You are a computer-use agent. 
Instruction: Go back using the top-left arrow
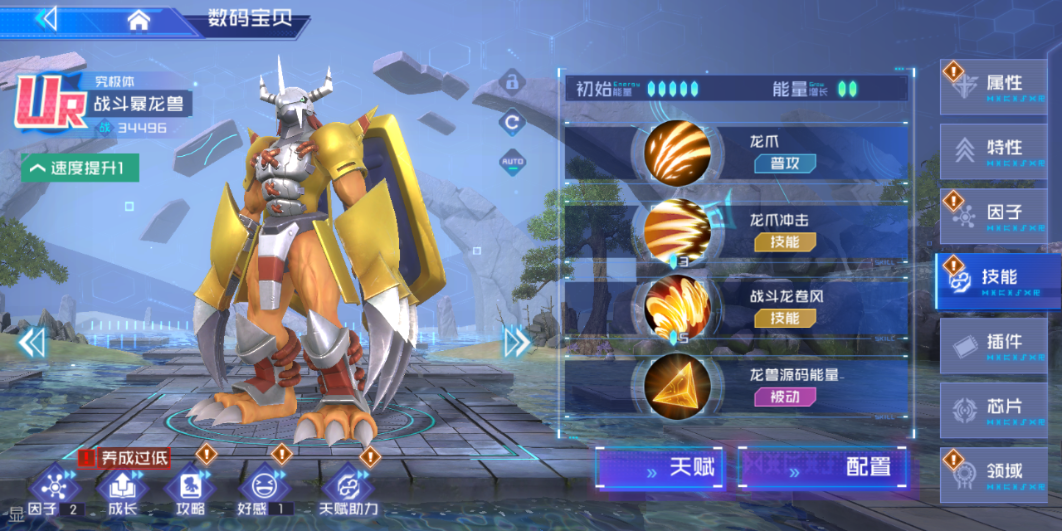point(47,19)
